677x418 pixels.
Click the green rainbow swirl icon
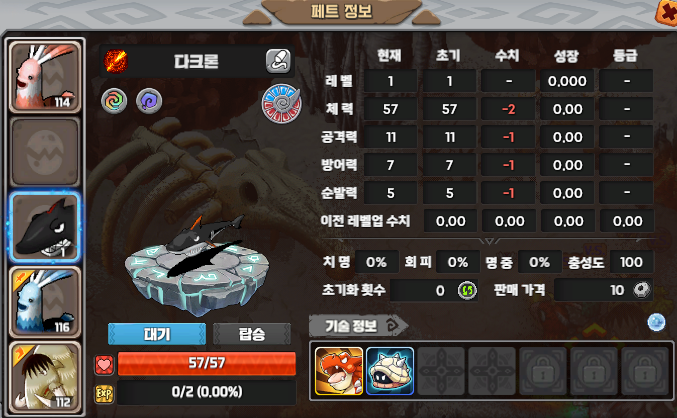tap(114, 100)
